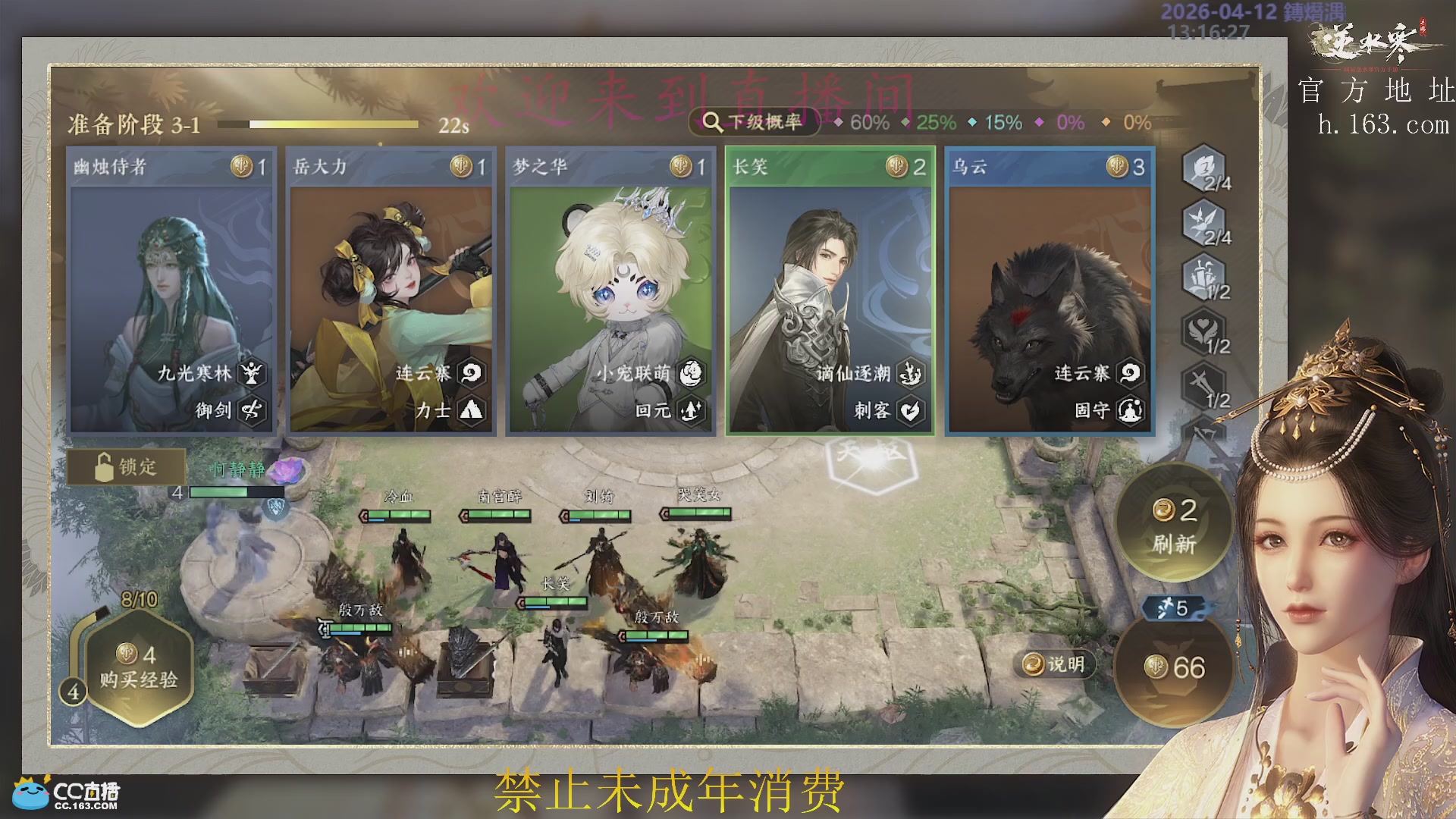Click the coin counter showing 66

[x=1174, y=667]
